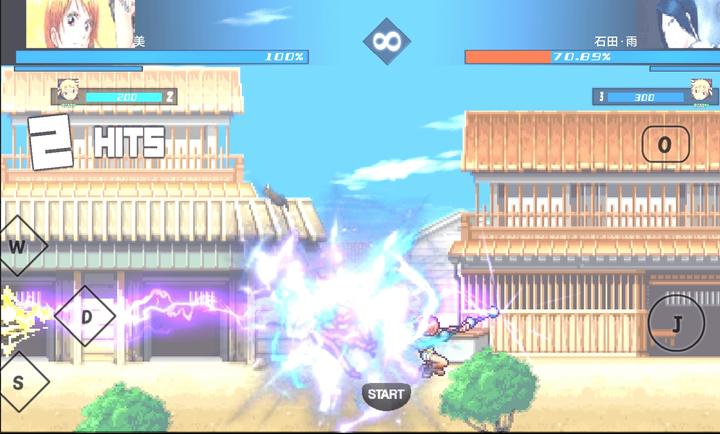Tap the O action button
The height and width of the screenshot is (434, 720).
click(665, 145)
